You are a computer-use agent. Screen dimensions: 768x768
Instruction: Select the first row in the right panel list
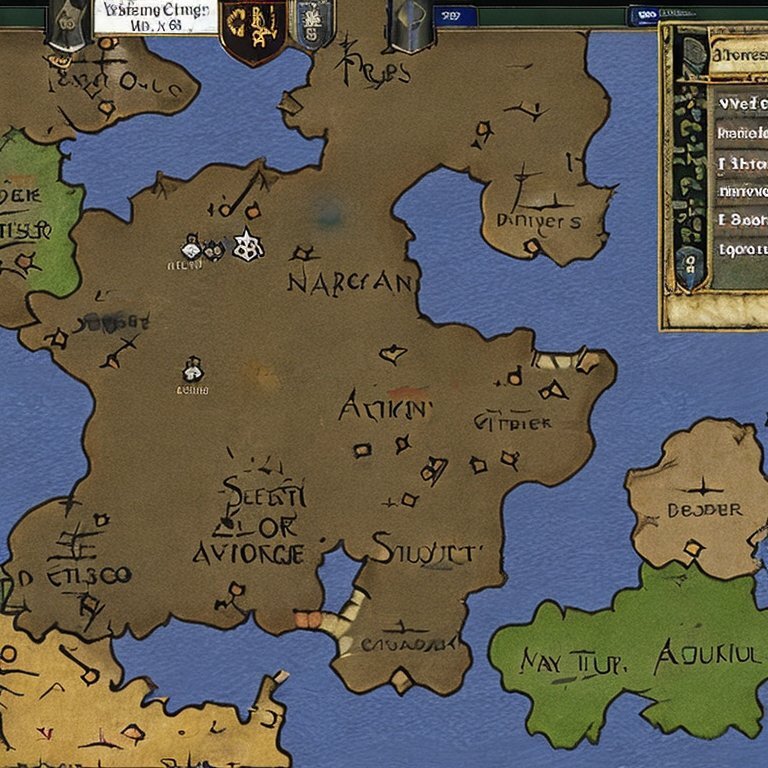(741, 101)
